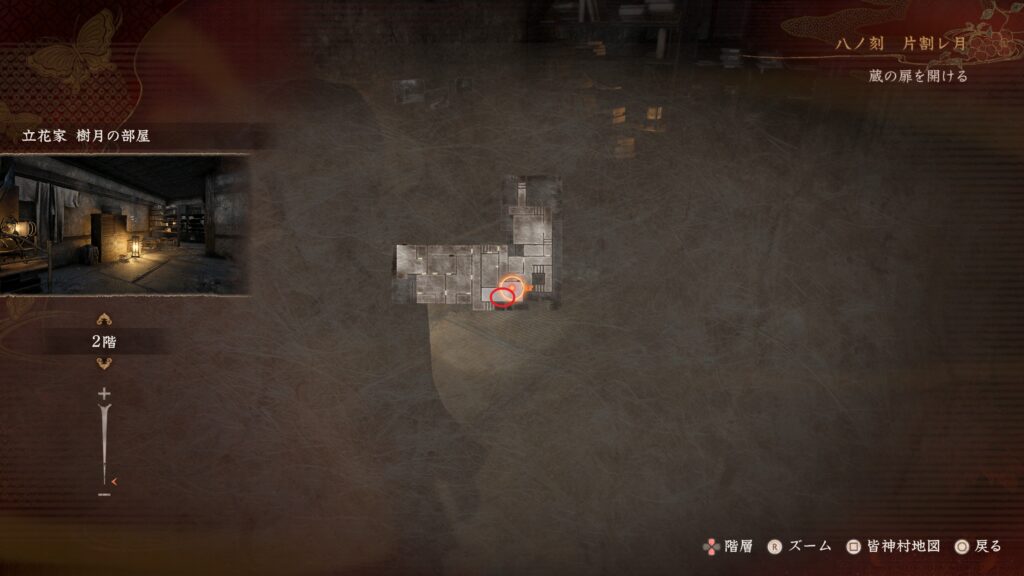The width and height of the screenshot is (1024, 576).
Task: Choose the 階層 floor option
Action: click(727, 546)
